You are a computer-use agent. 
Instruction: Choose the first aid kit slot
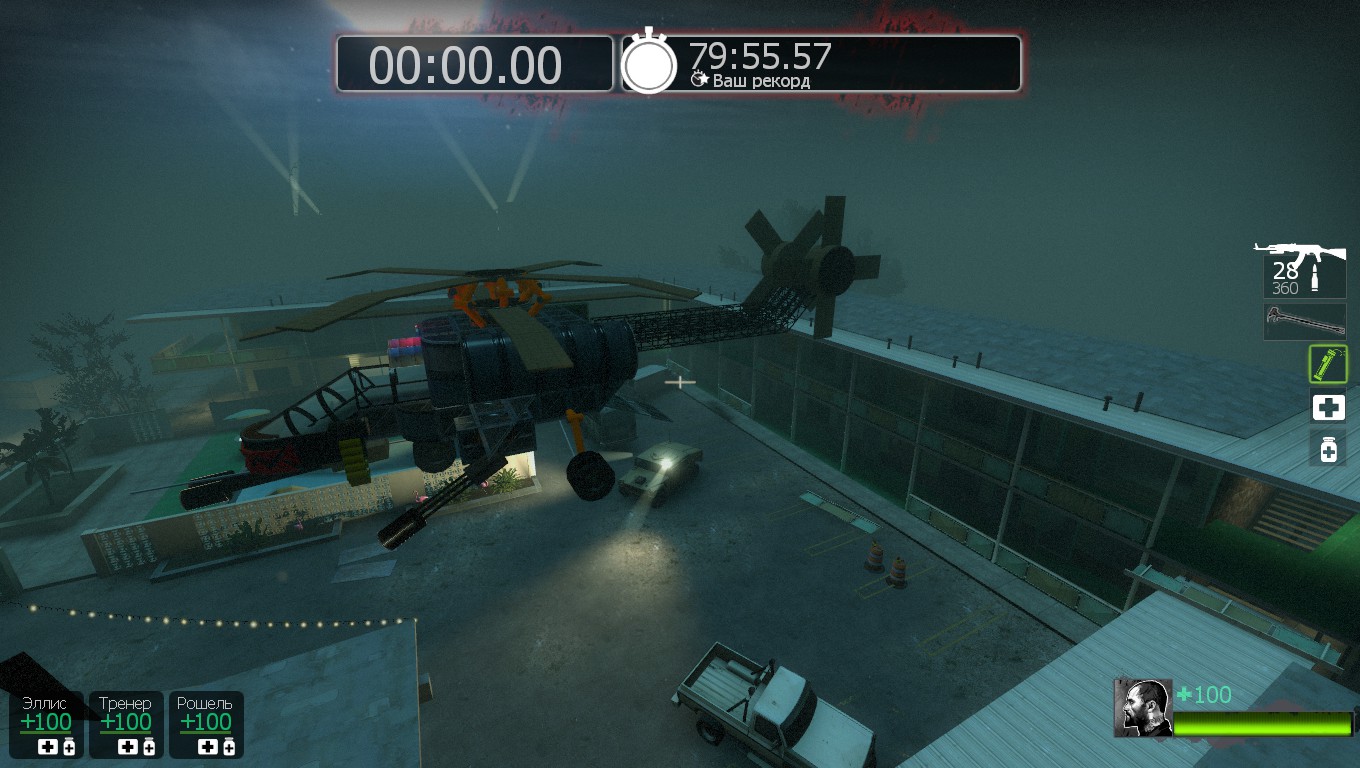point(1328,407)
